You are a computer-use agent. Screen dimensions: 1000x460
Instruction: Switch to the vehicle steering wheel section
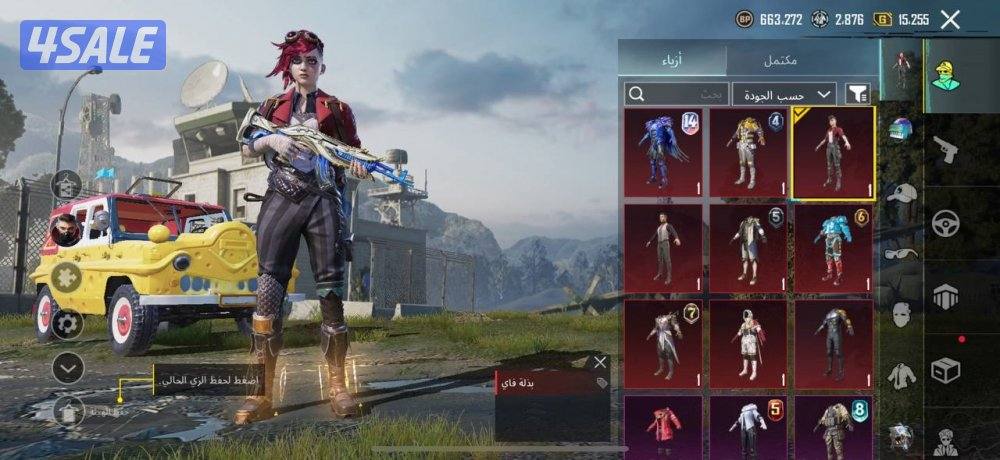pyautogui.click(x=945, y=223)
